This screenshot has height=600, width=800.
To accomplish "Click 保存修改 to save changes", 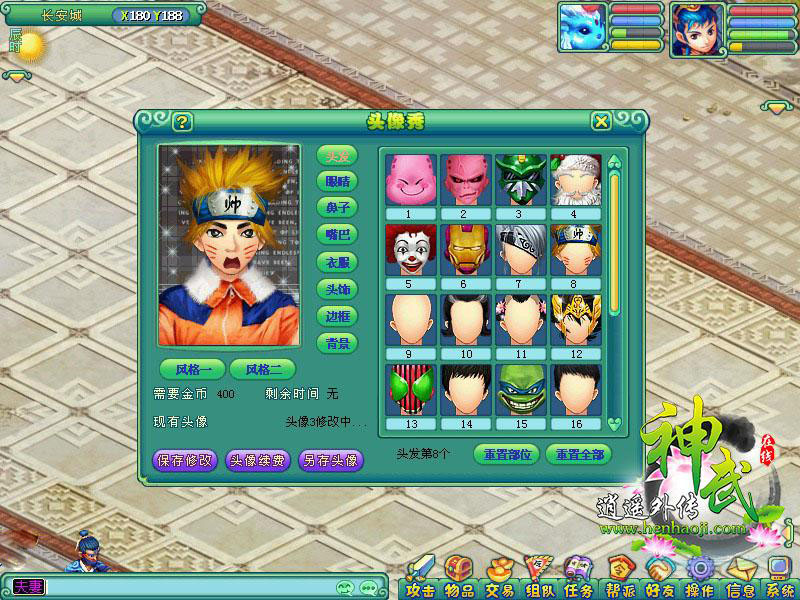I will coord(185,461).
